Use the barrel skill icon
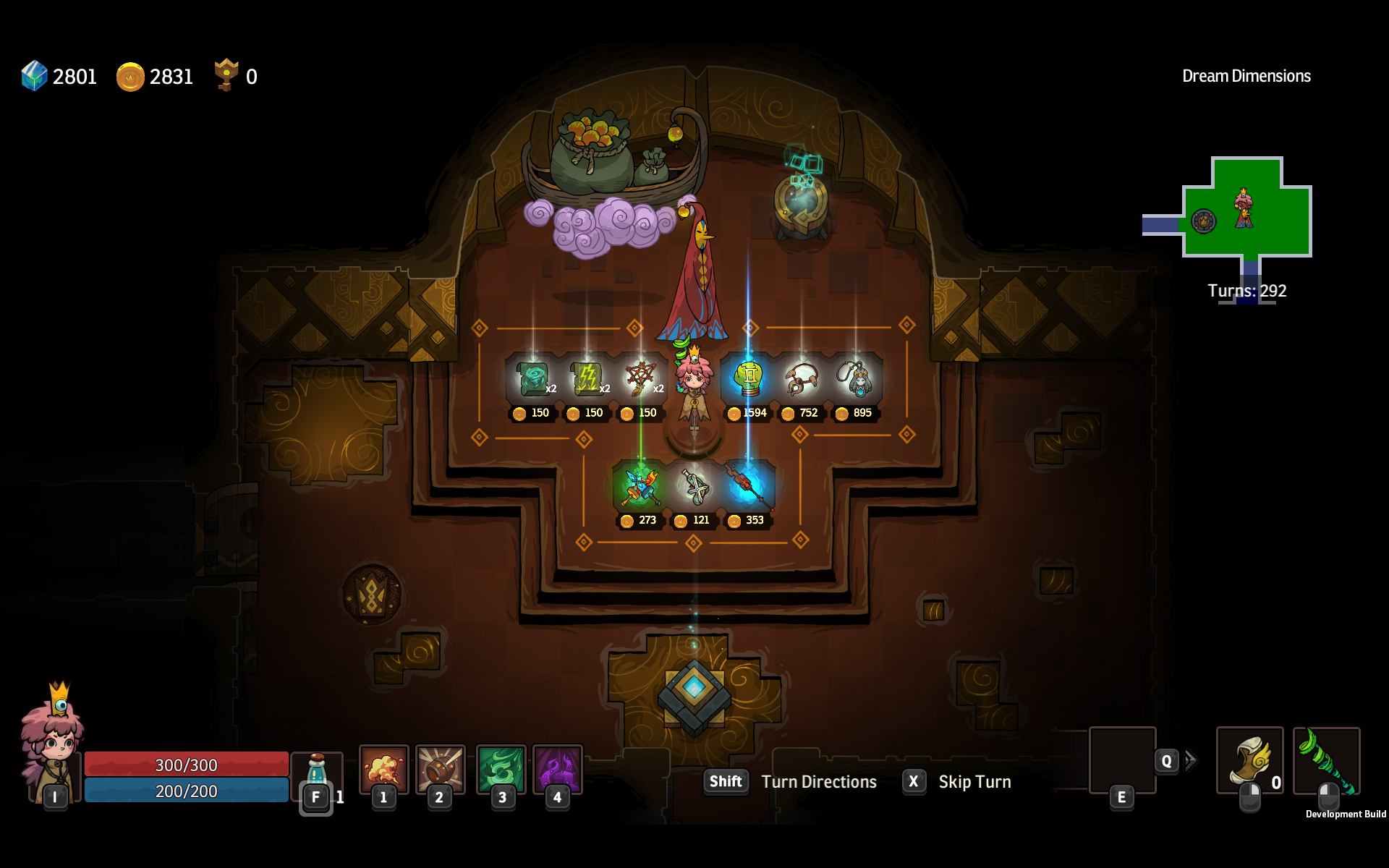 [x=440, y=769]
